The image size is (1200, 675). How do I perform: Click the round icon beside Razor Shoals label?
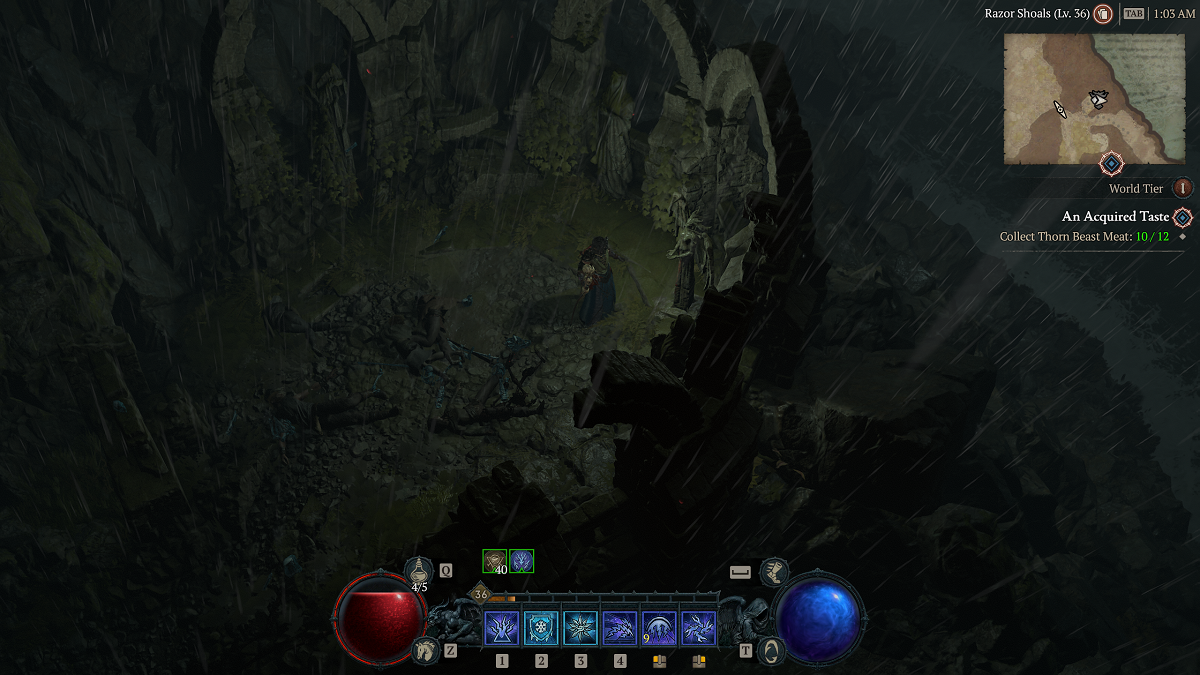(1103, 14)
